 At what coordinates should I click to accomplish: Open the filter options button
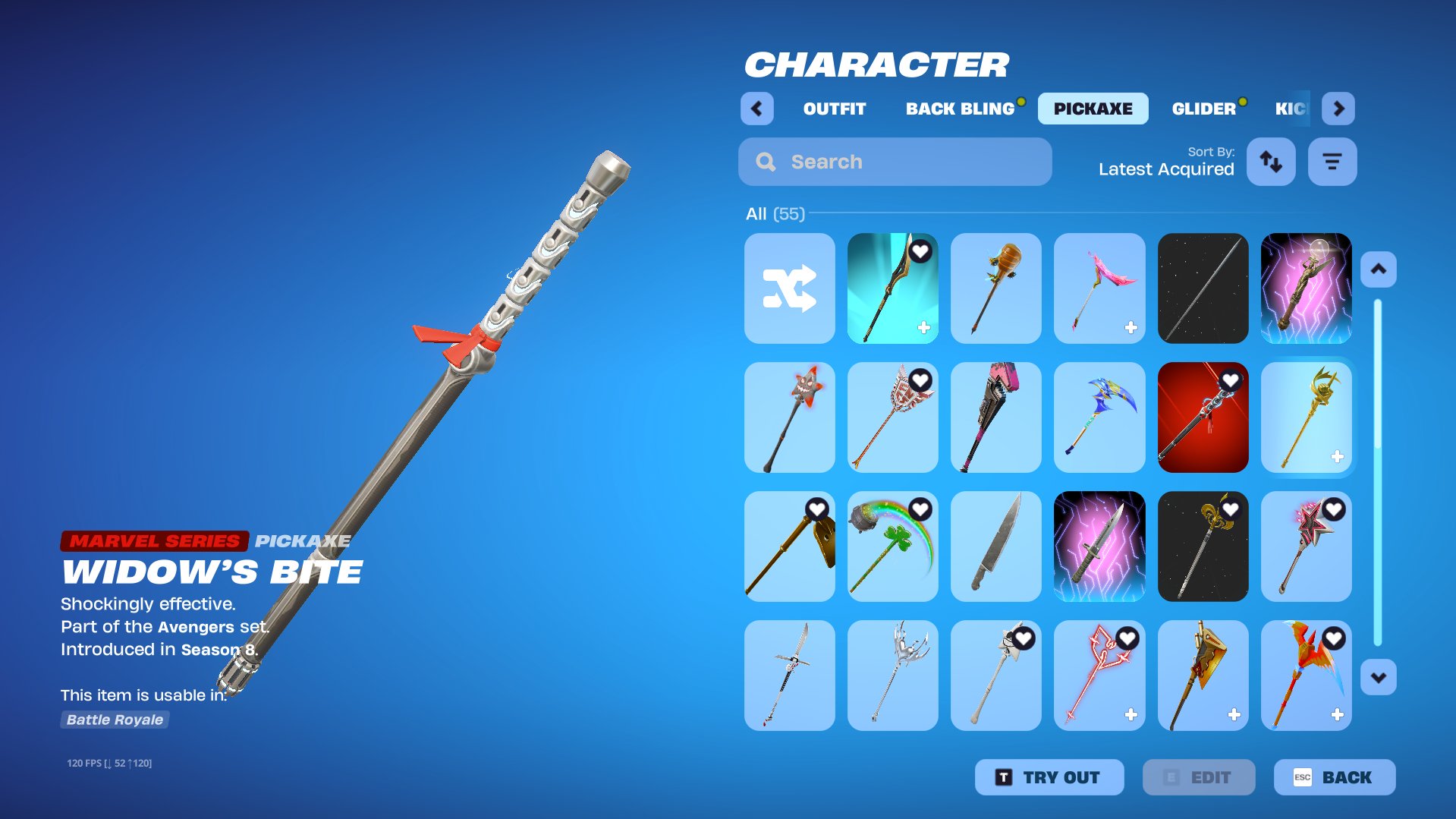pyautogui.click(x=1332, y=162)
